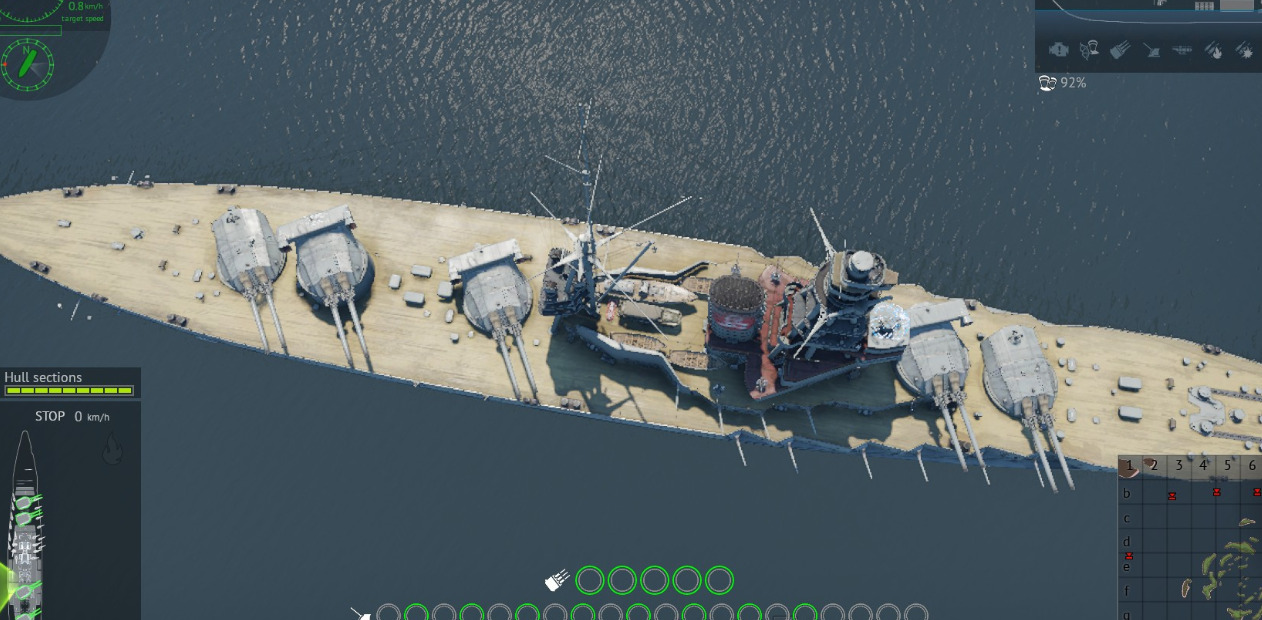Select the explosion damage status icon

click(1244, 49)
